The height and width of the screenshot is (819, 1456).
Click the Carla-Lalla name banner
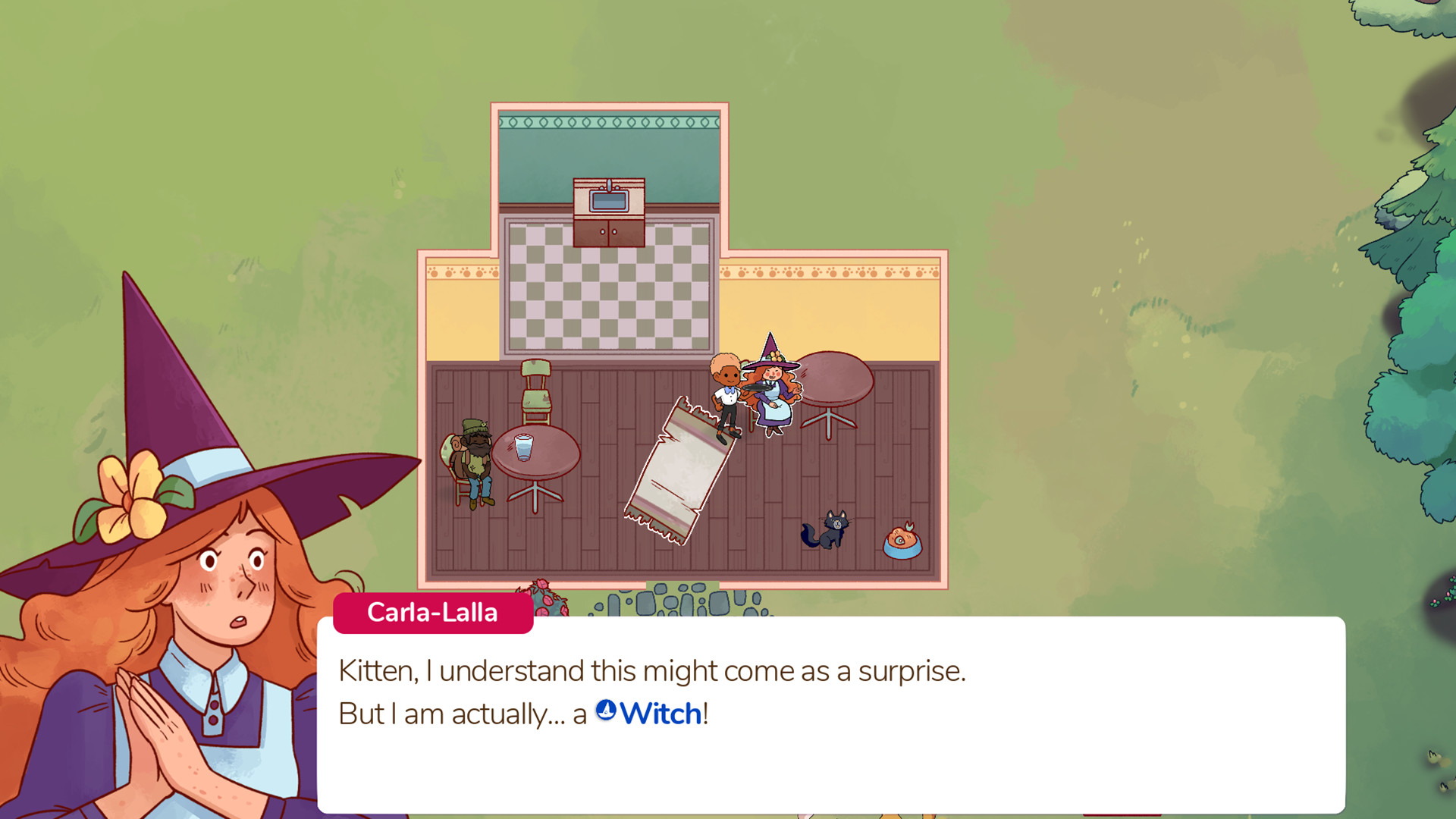(433, 613)
